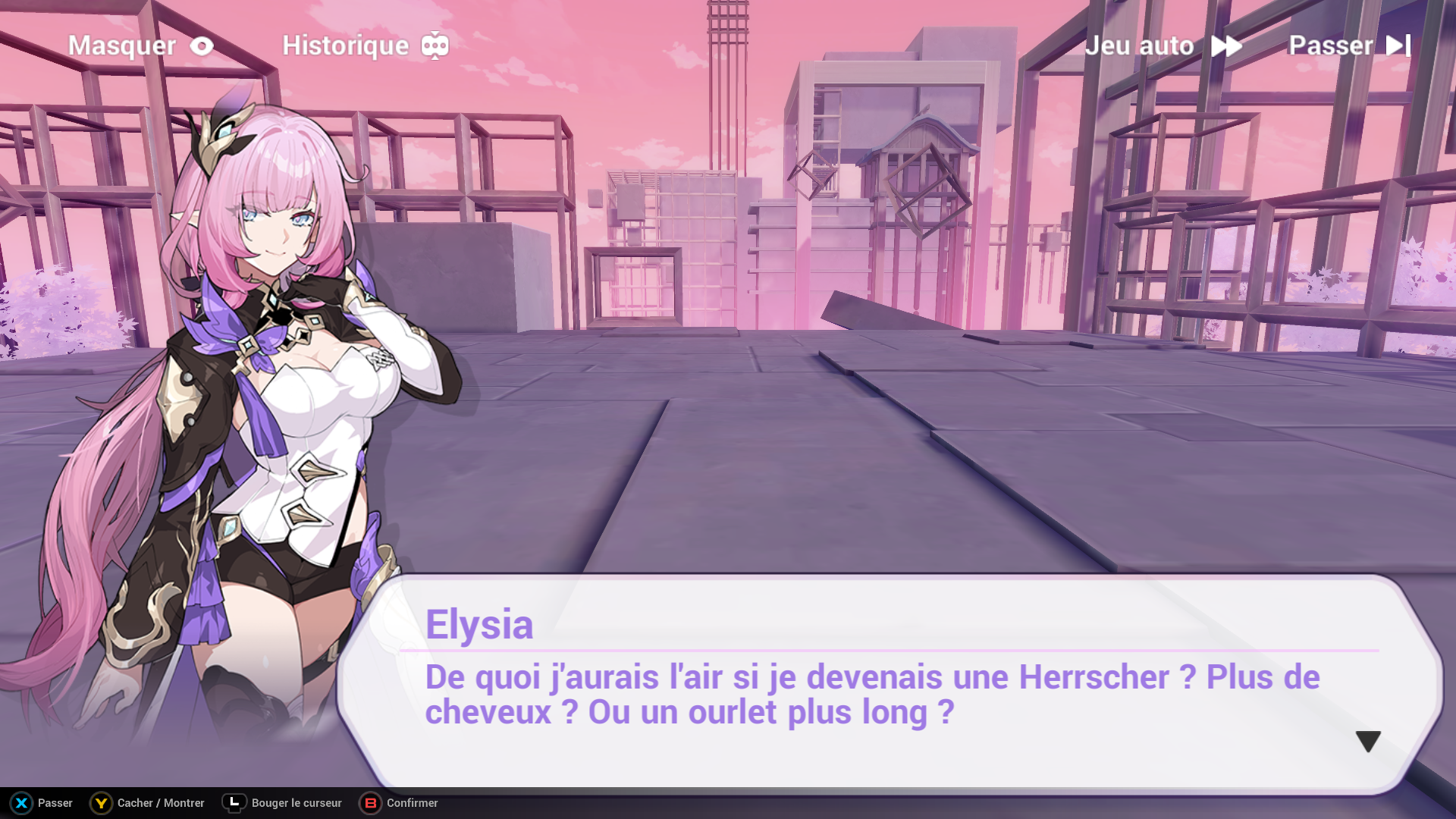The width and height of the screenshot is (1456, 819).
Task: Toggle Cacher/Montrer in the bottom bar
Action: pyautogui.click(x=160, y=802)
